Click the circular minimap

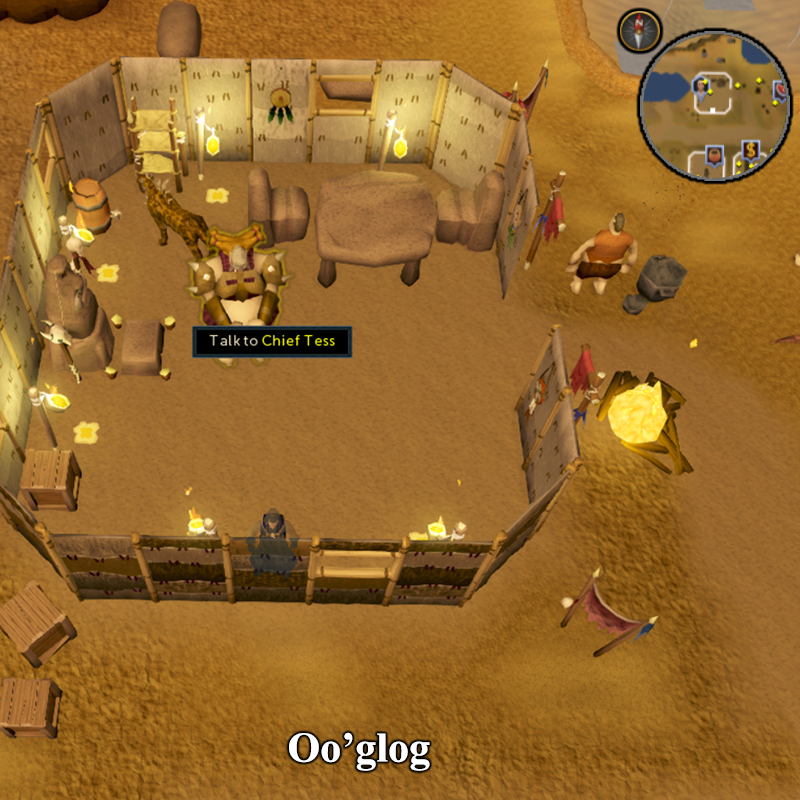[x=714, y=100]
